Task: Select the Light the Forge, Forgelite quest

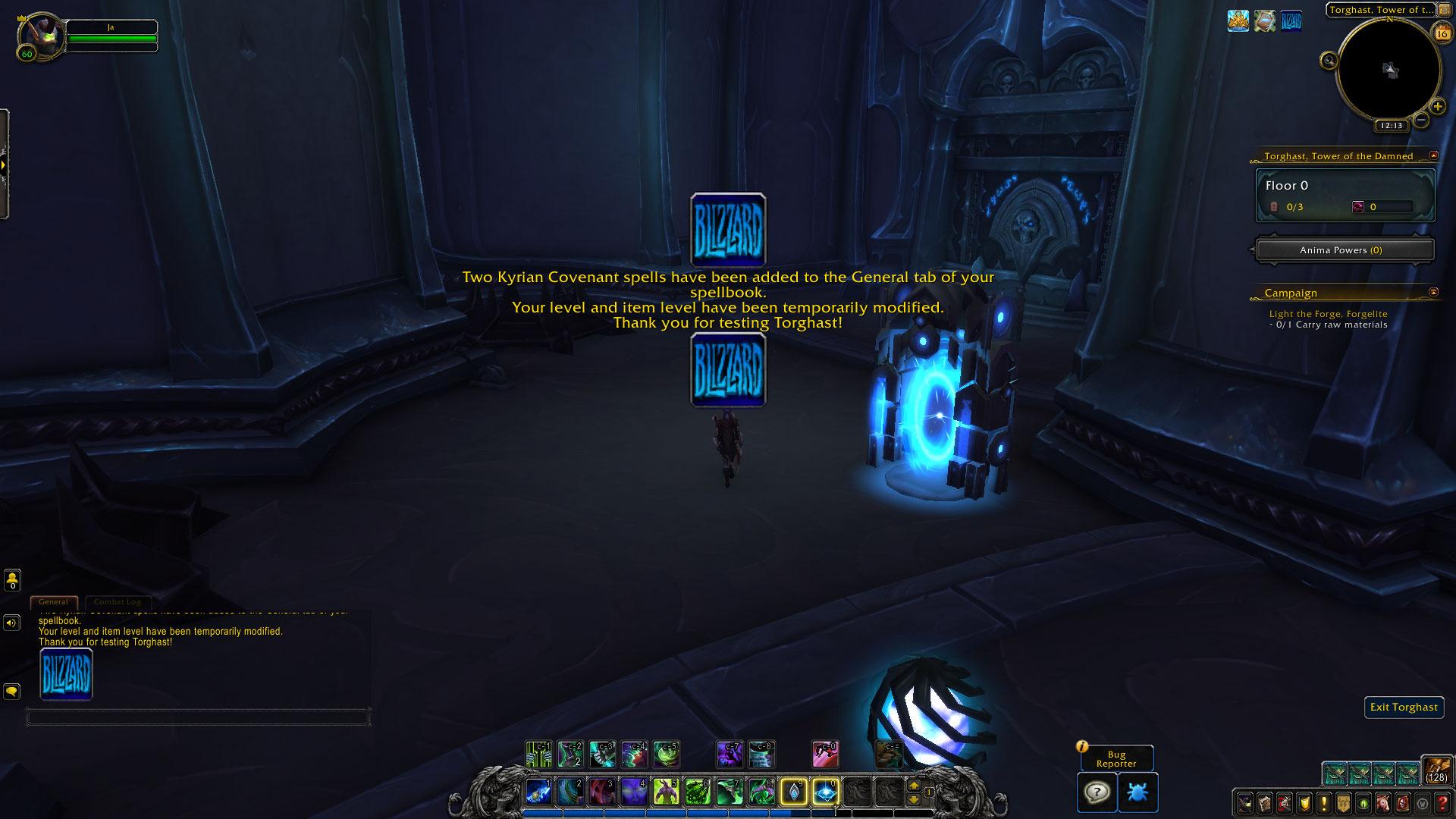Action: pos(1328,314)
